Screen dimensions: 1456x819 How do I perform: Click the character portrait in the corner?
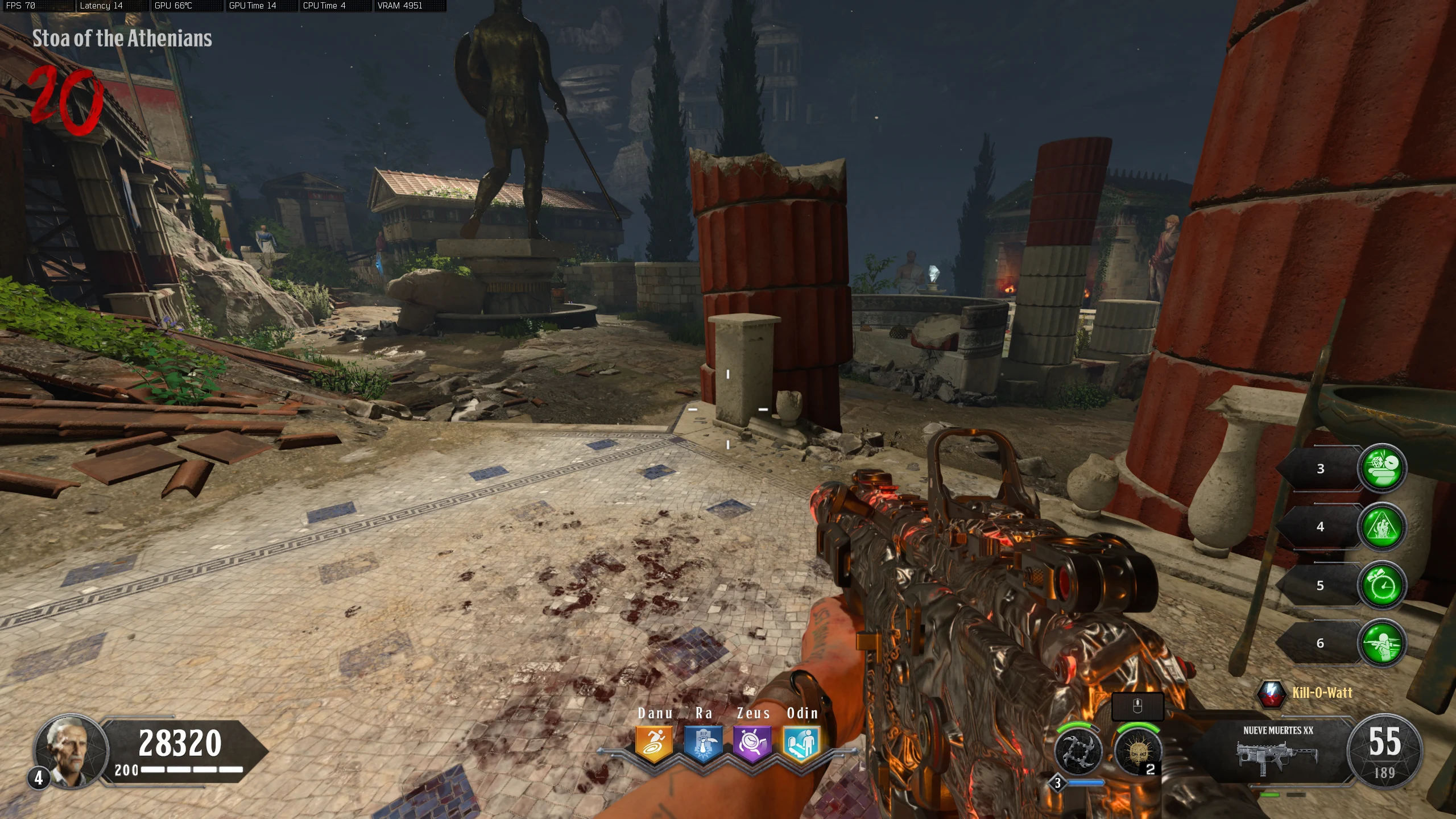pos(71,751)
